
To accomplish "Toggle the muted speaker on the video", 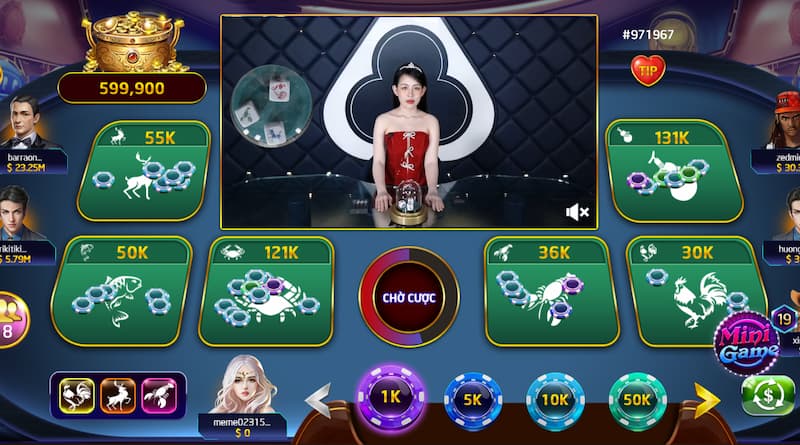I will click(x=577, y=212).
